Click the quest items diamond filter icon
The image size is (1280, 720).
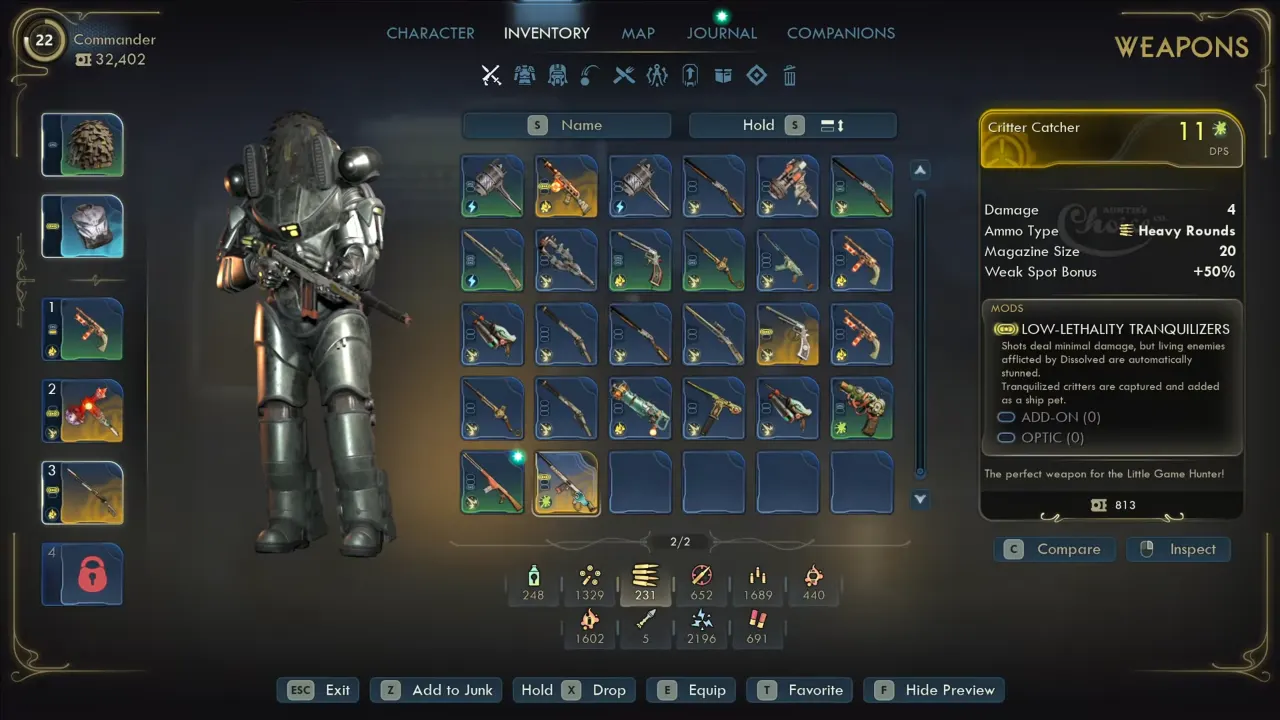click(756, 75)
